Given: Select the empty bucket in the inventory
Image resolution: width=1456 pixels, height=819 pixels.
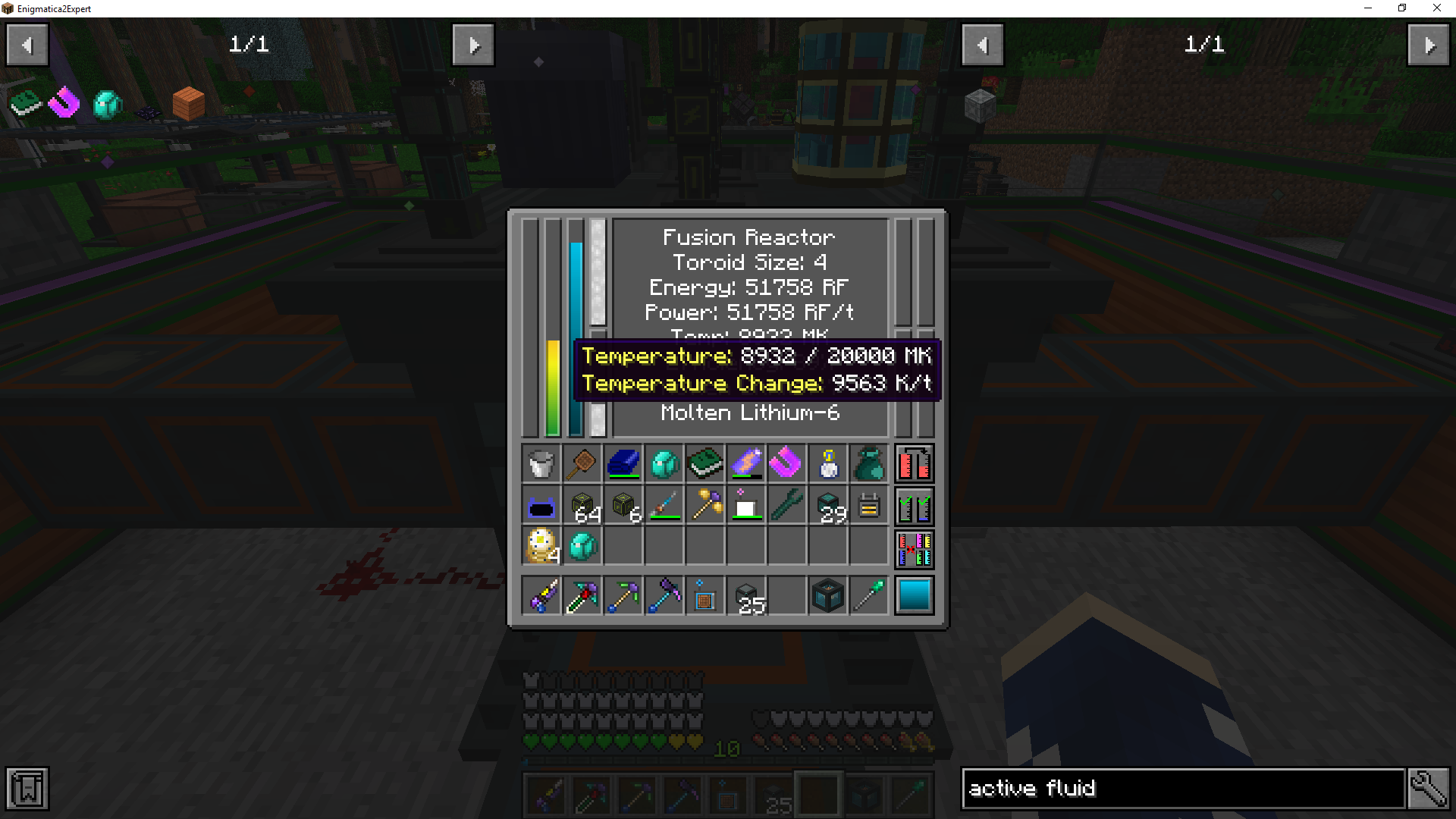Looking at the screenshot, I should pyautogui.click(x=541, y=464).
